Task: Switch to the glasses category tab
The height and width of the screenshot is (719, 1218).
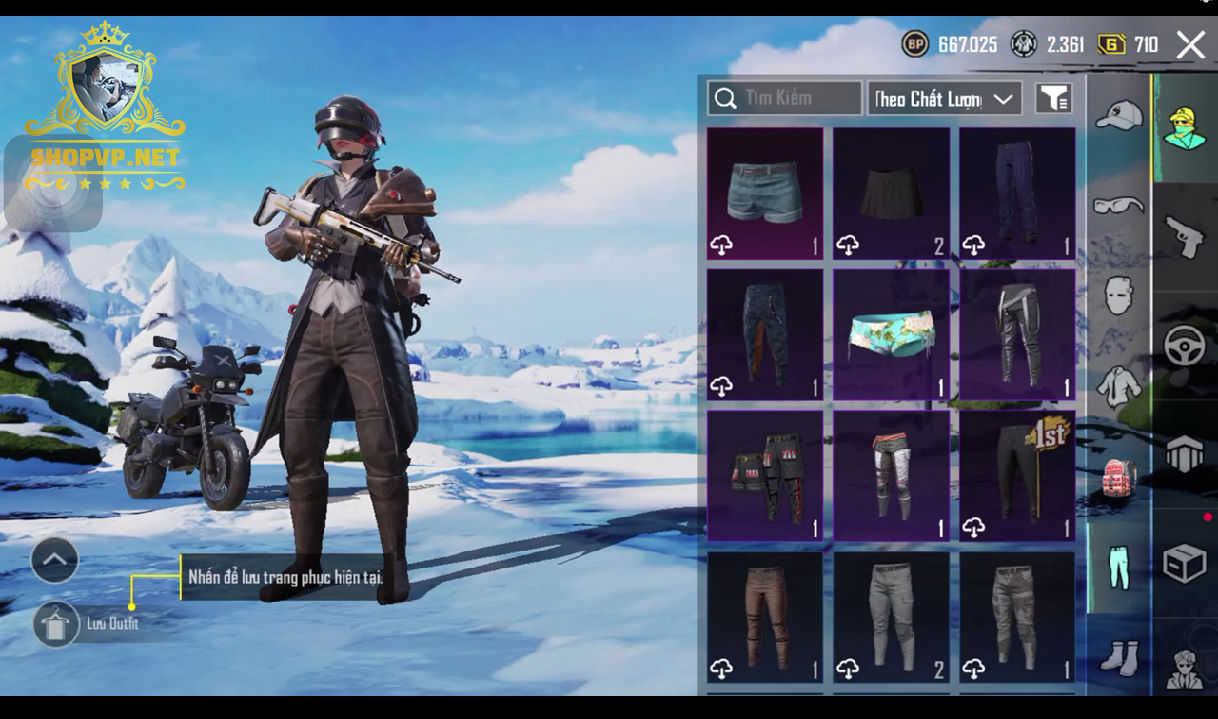Action: [1119, 205]
